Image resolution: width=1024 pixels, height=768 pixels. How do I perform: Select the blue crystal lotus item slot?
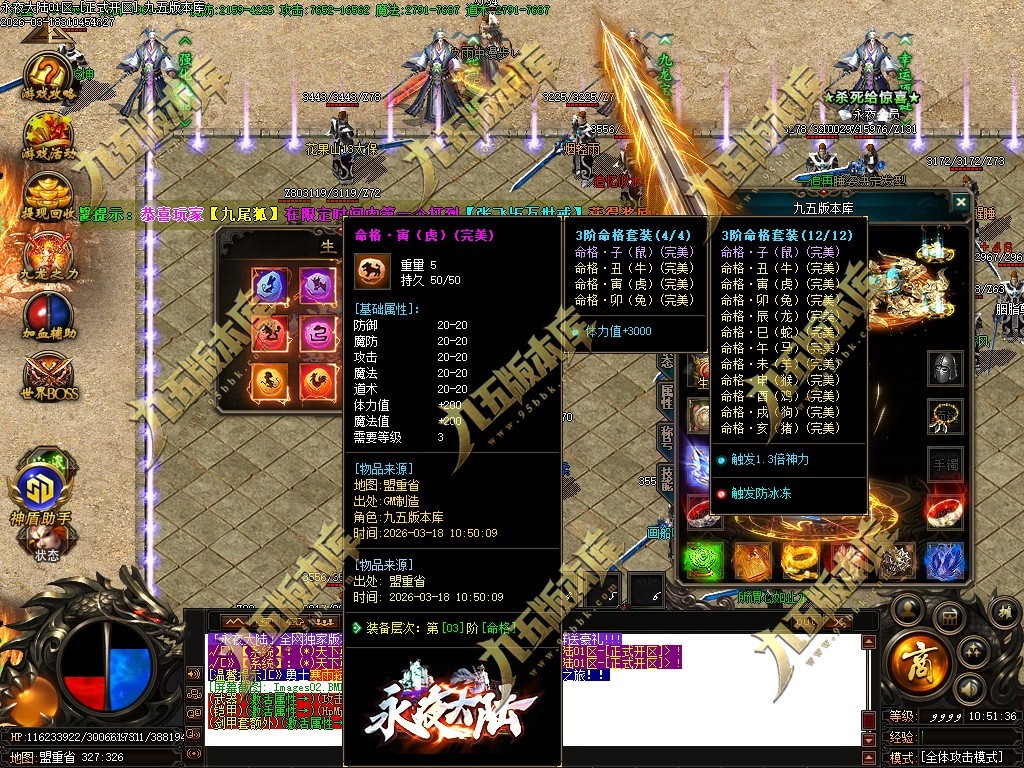pyautogui.click(x=944, y=561)
